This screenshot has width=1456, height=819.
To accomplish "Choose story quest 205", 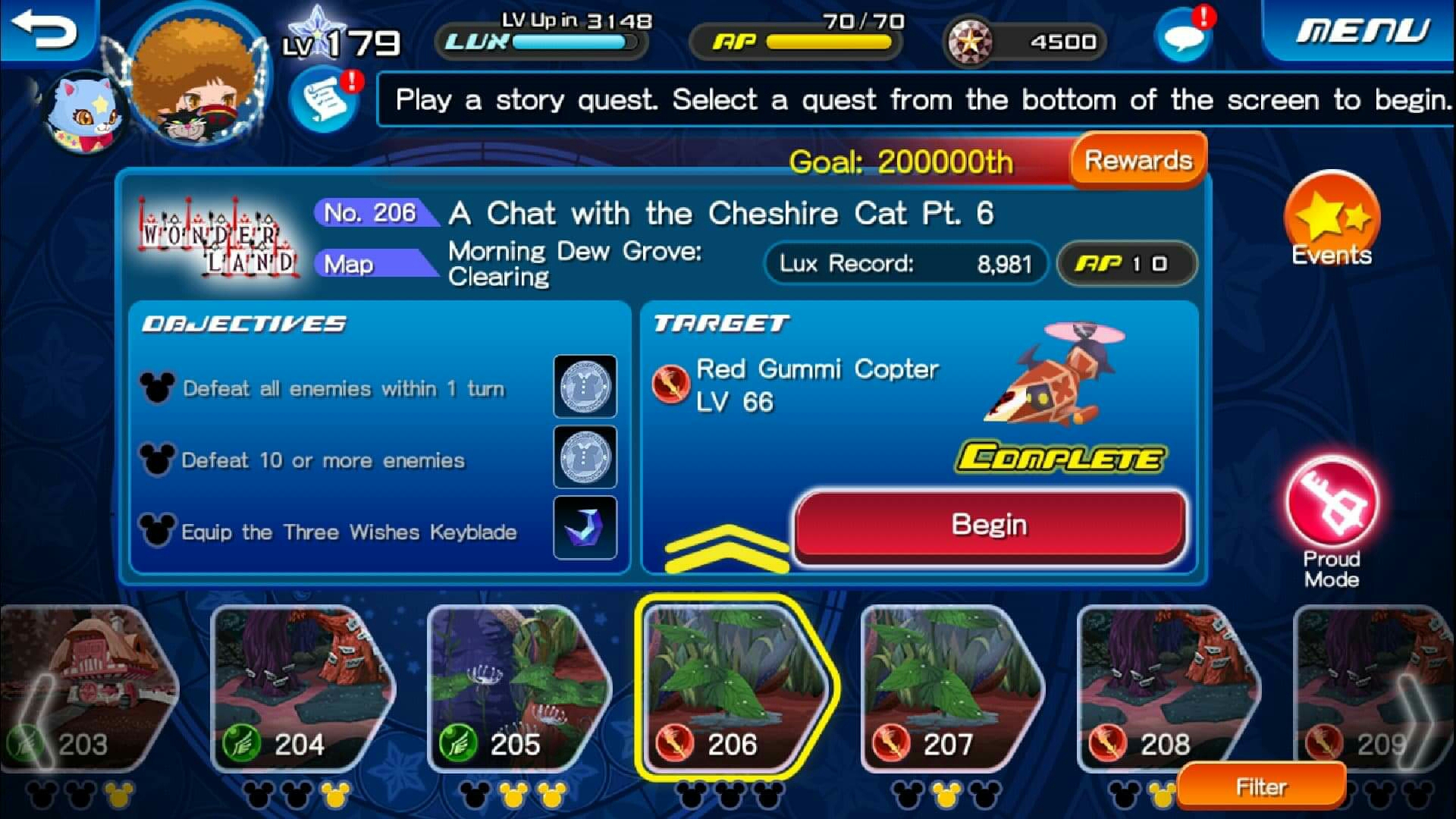I will [x=516, y=690].
